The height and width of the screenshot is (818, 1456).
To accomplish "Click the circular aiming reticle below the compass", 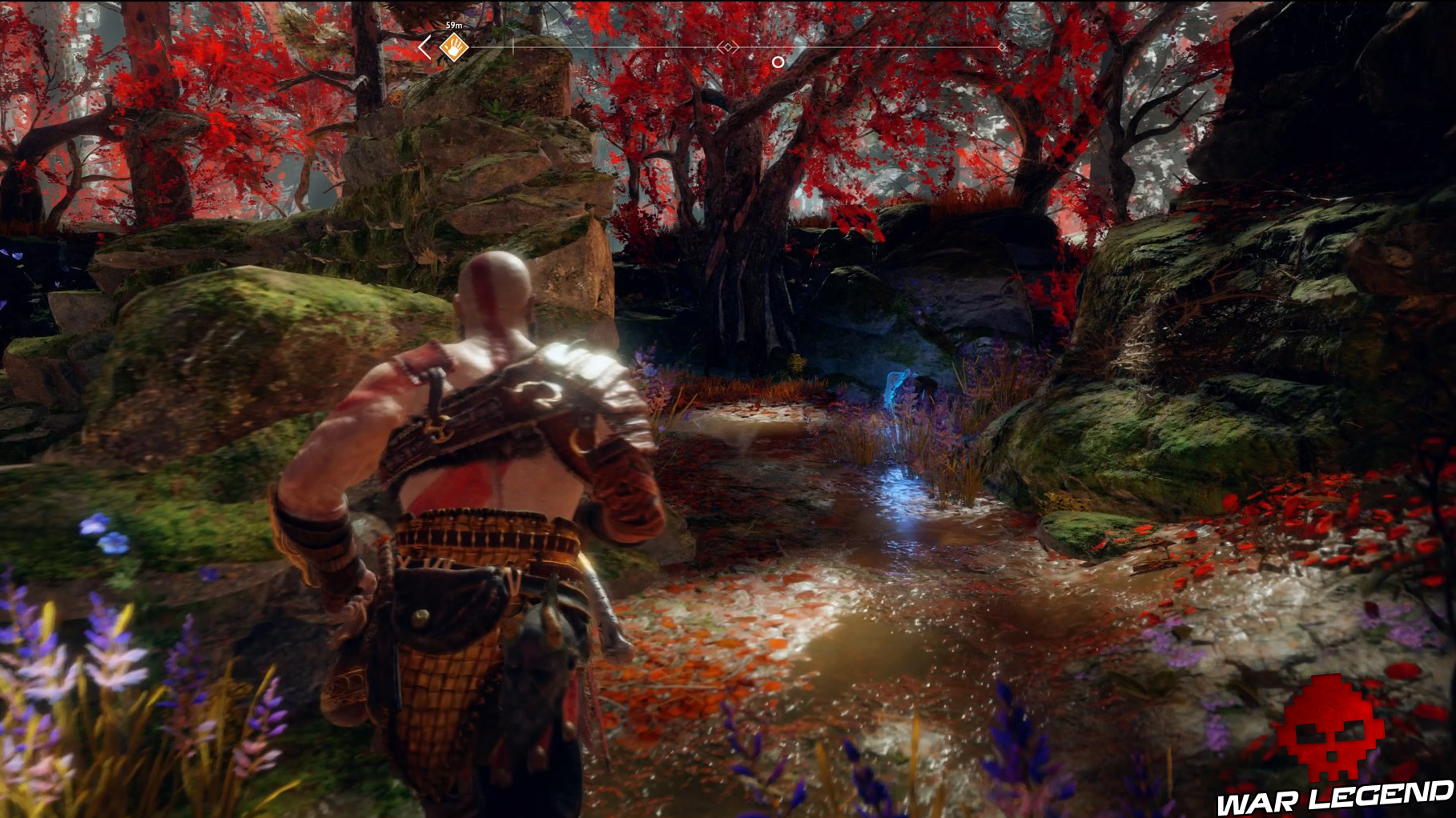I will [x=778, y=61].
